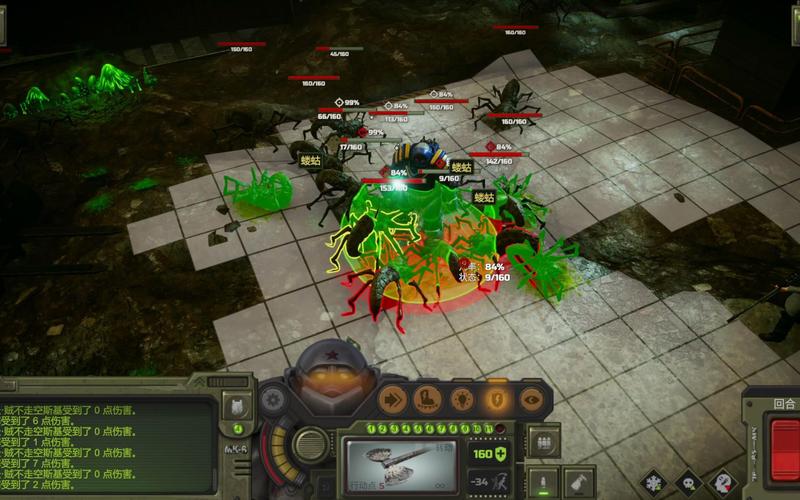Image resolution: width=800 pixels, height=500 pixels.
Task: Click the spray bottle item button
Action: coord(580,483)
